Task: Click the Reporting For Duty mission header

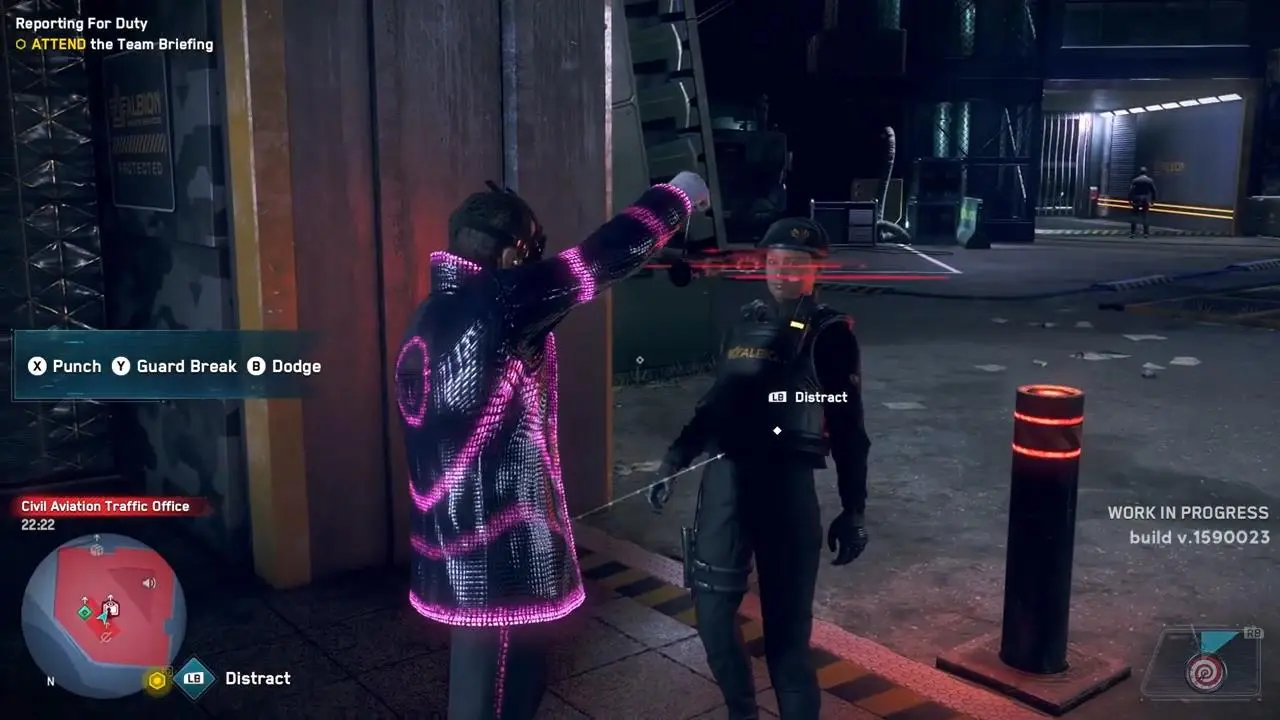Action: point(82,23)
